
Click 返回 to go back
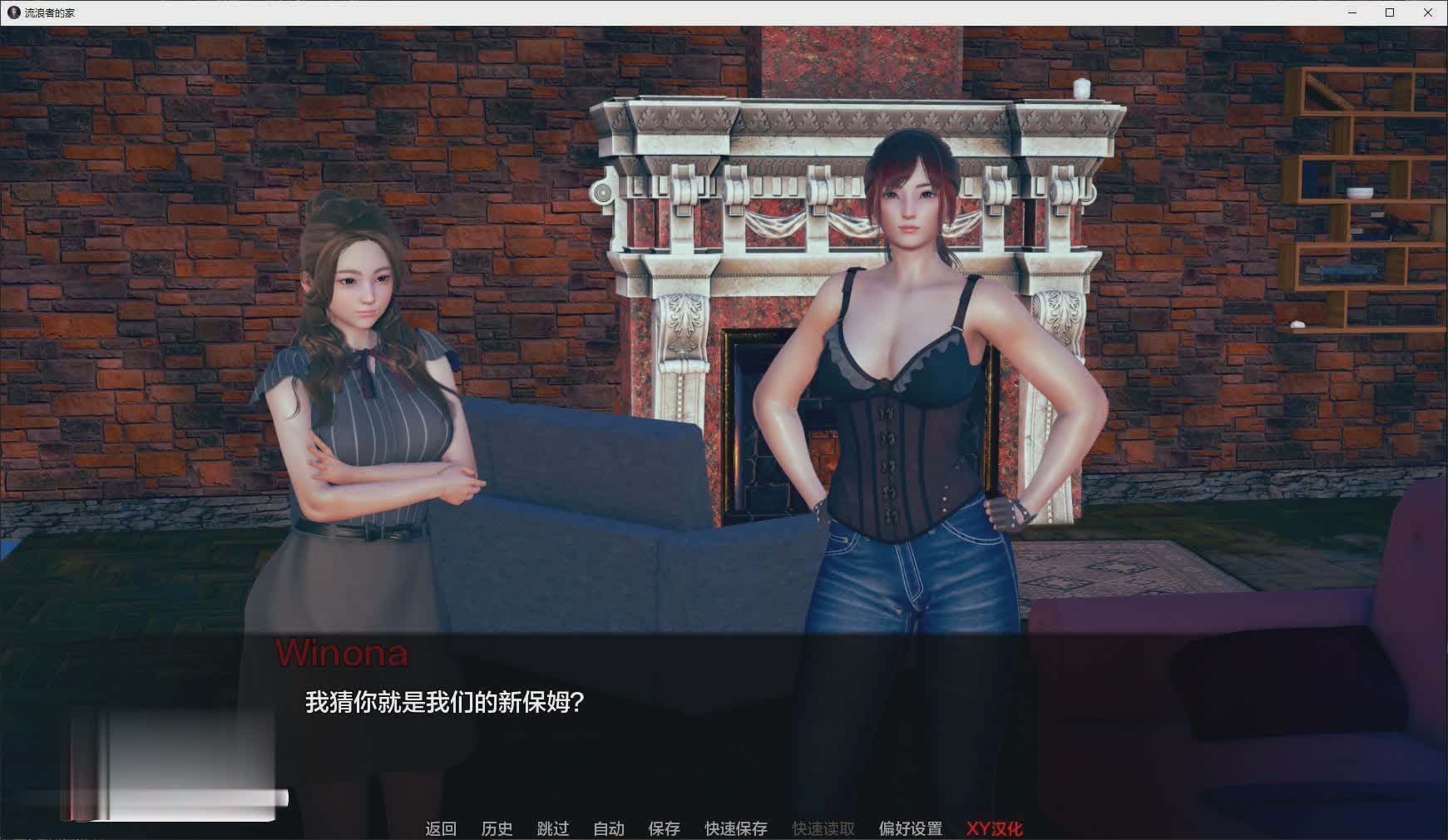tap(442, 828)
